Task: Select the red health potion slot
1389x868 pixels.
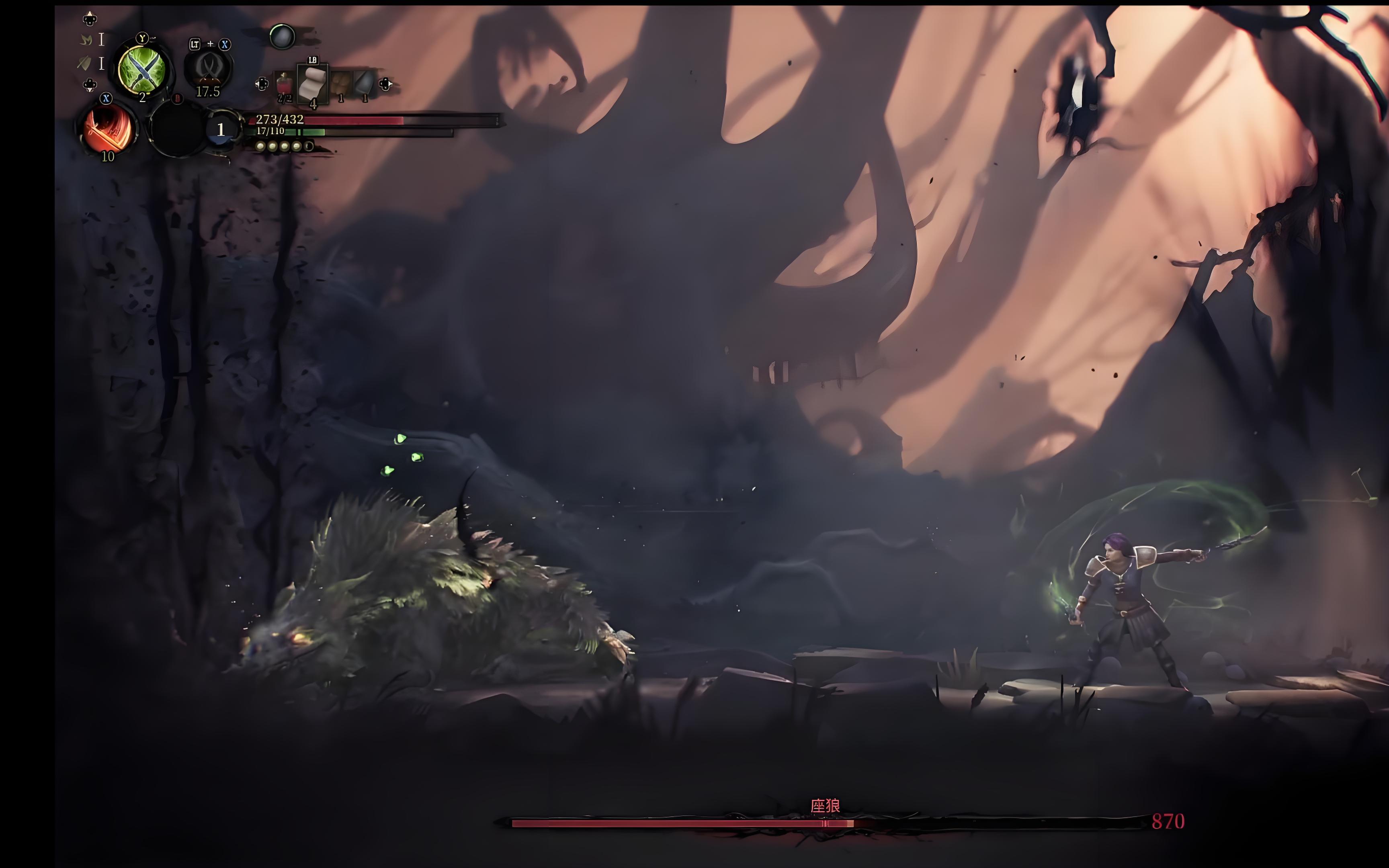Action: click(x=284, y=85)
